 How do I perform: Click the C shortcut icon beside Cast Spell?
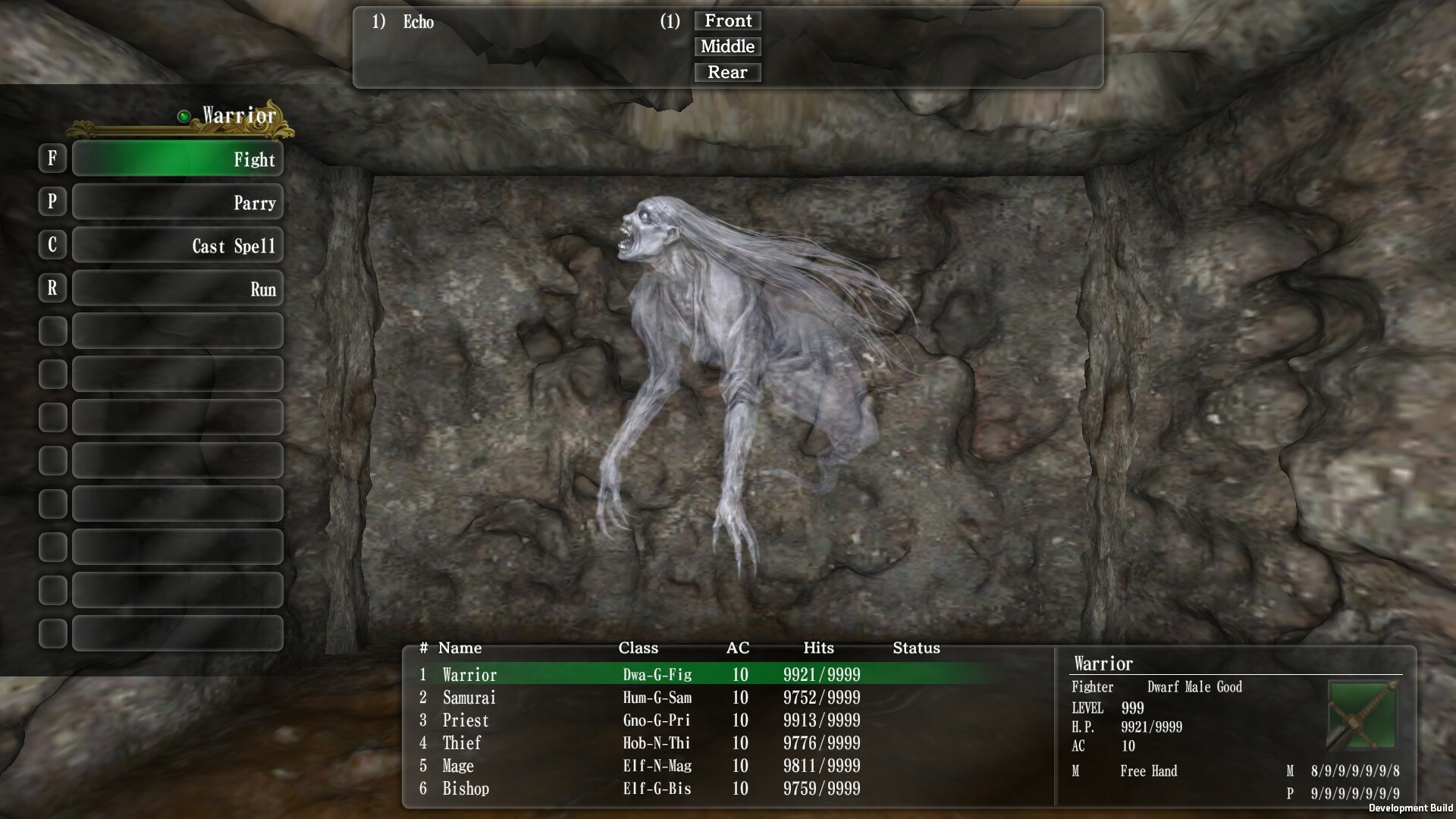coord(52,245)
